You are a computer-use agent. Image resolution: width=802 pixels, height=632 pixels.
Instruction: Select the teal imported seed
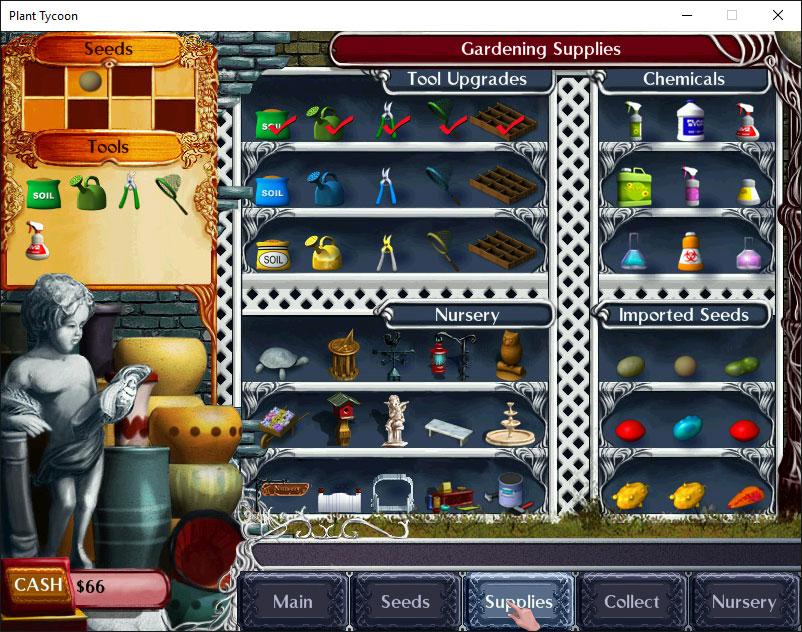[685, 429]
